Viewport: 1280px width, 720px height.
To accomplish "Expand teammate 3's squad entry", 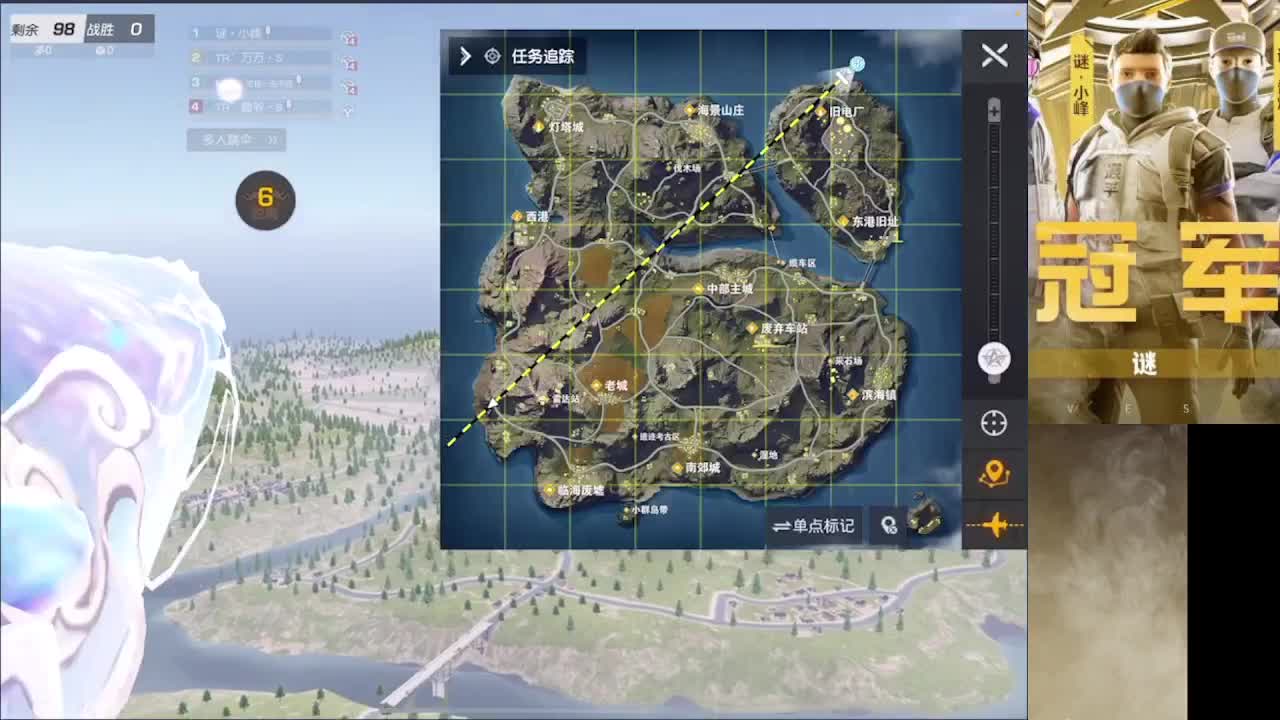I will click(x=240, y=82).
